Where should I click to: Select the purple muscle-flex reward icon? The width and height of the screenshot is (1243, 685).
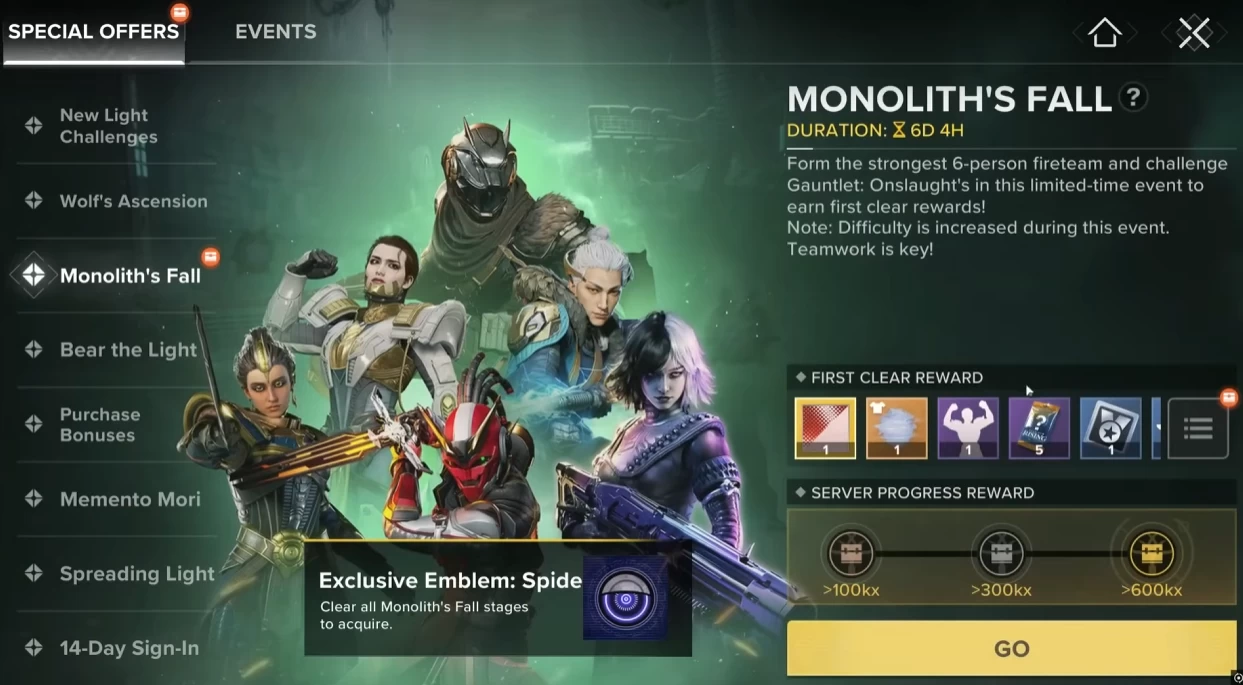[x=968, y=428]
